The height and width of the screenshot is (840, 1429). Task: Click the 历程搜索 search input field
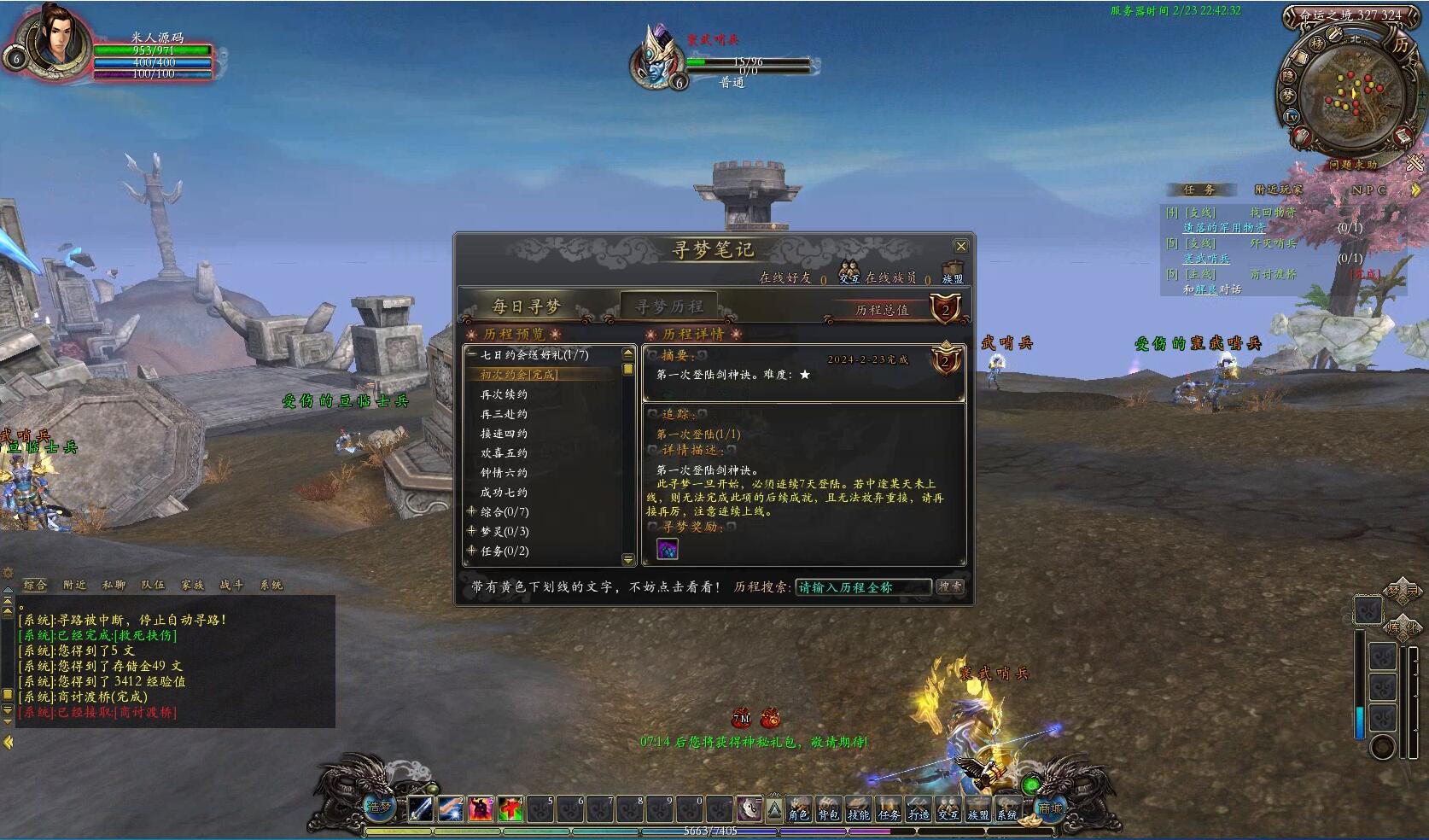tap(862, 587)
